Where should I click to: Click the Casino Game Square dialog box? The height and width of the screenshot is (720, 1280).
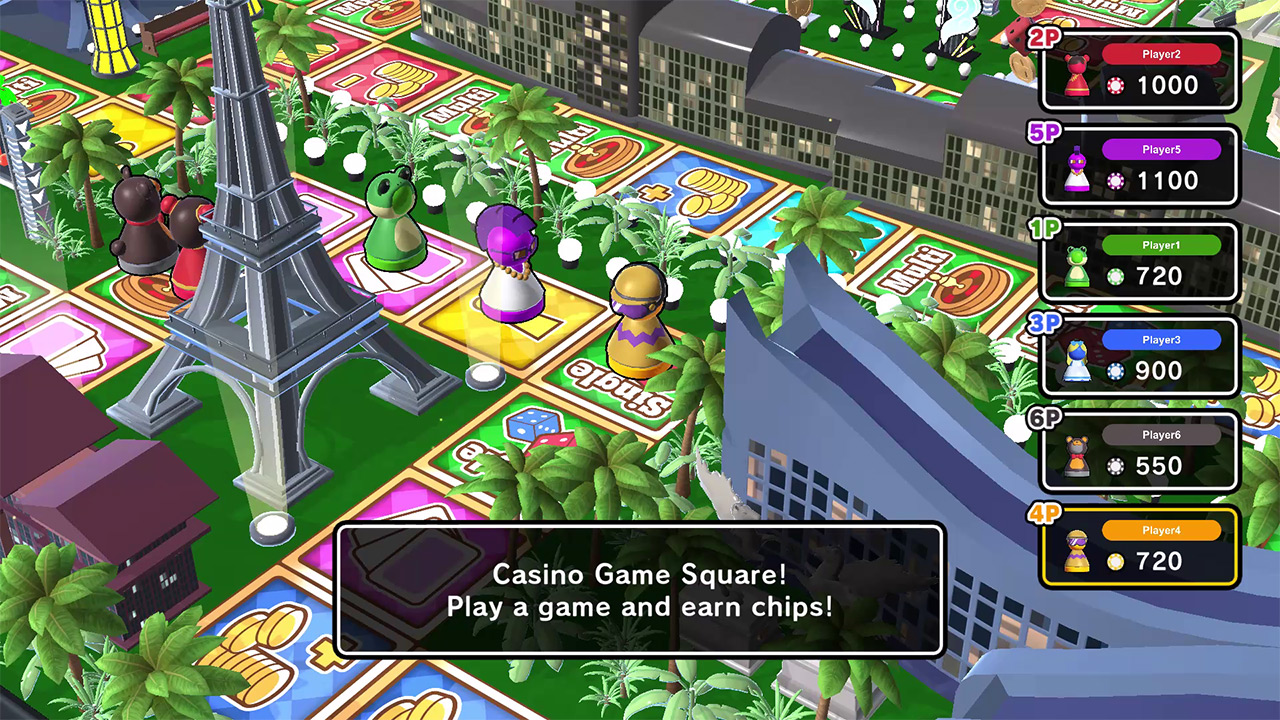640,590
